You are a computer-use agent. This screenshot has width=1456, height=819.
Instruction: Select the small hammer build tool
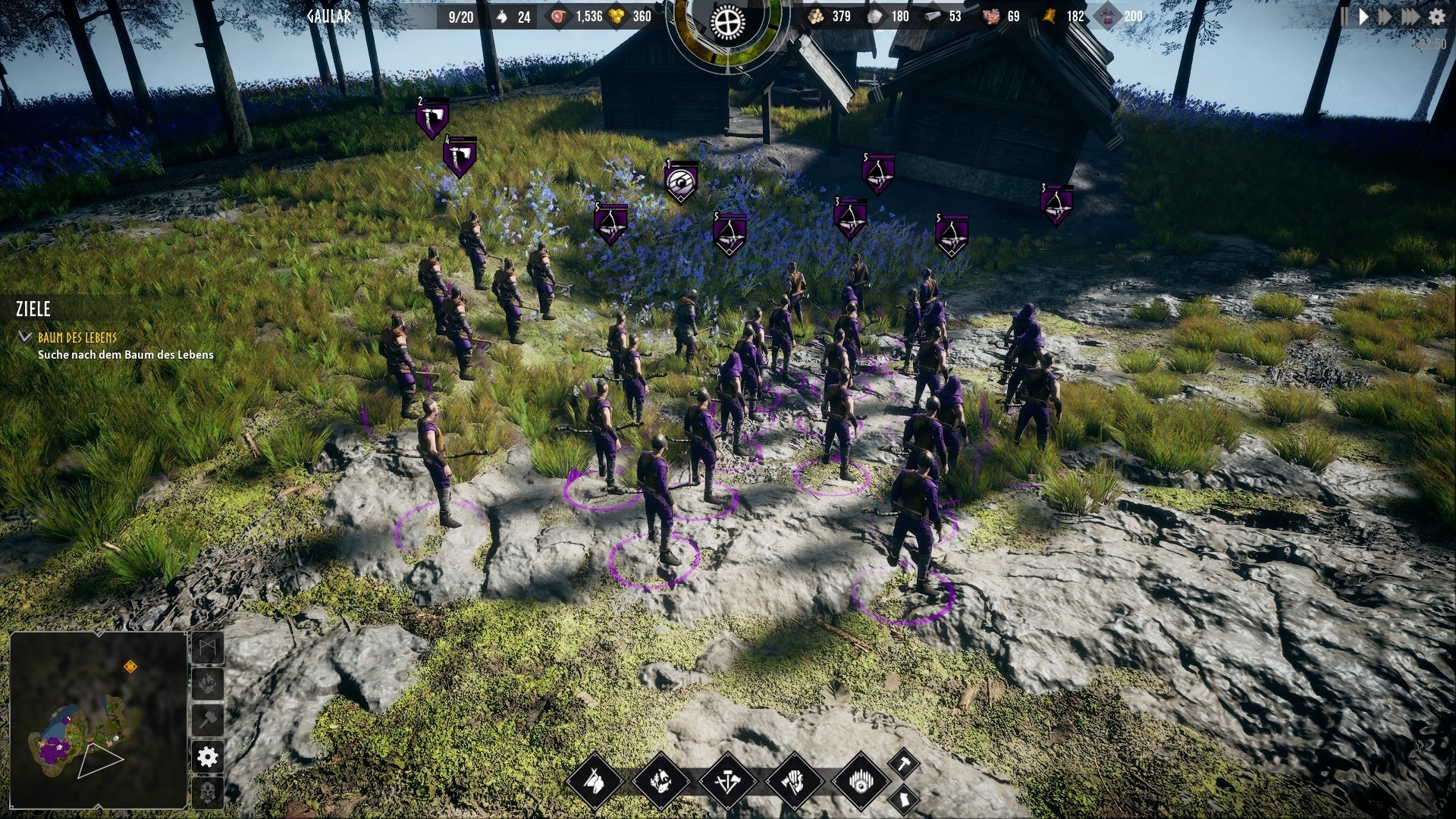pos(903,763)
